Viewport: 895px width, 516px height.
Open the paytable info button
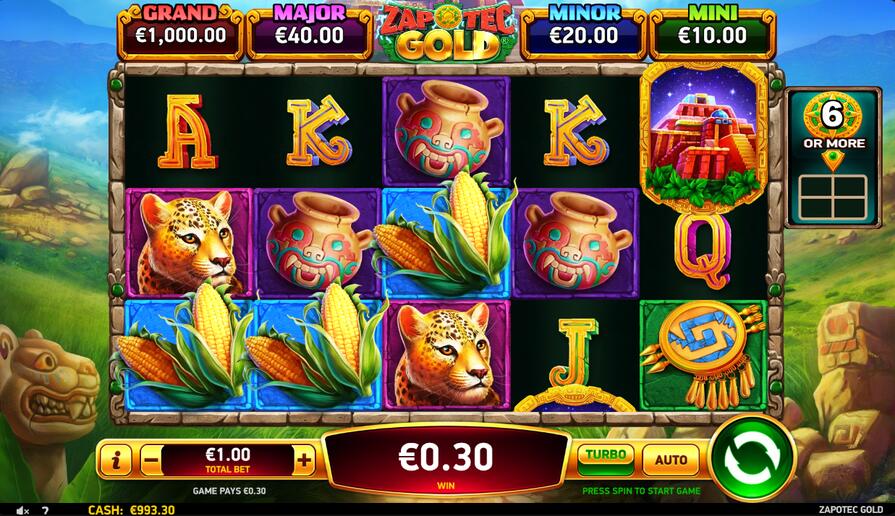pos(117,461)
